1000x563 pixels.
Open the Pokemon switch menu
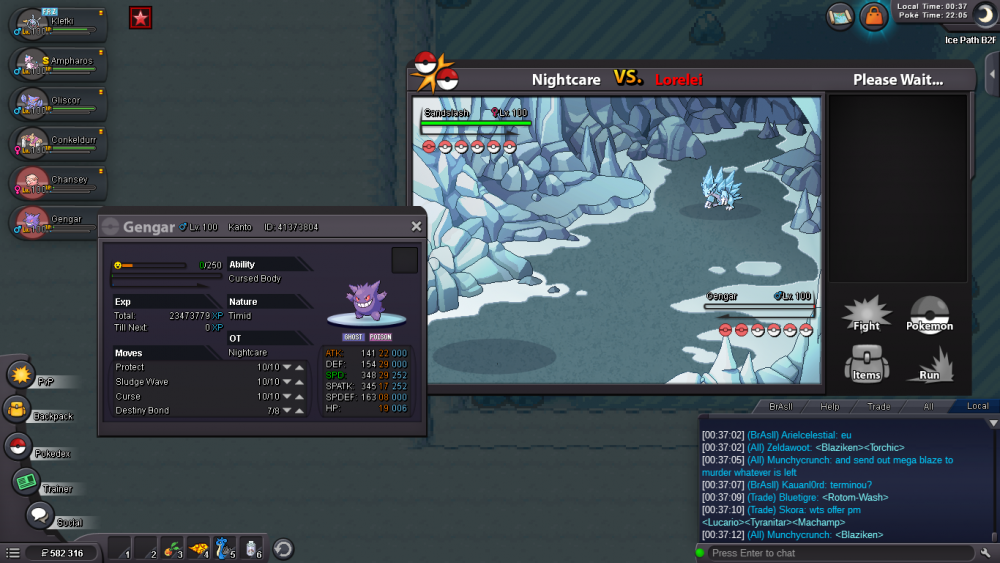coord(929,314)
